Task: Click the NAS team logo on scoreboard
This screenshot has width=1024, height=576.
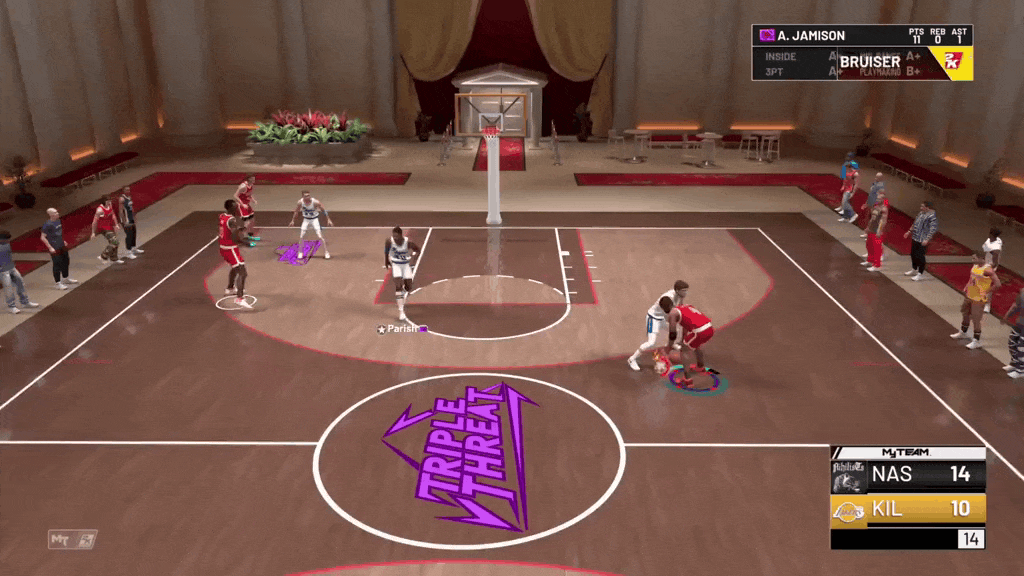Action: (849, 475)
